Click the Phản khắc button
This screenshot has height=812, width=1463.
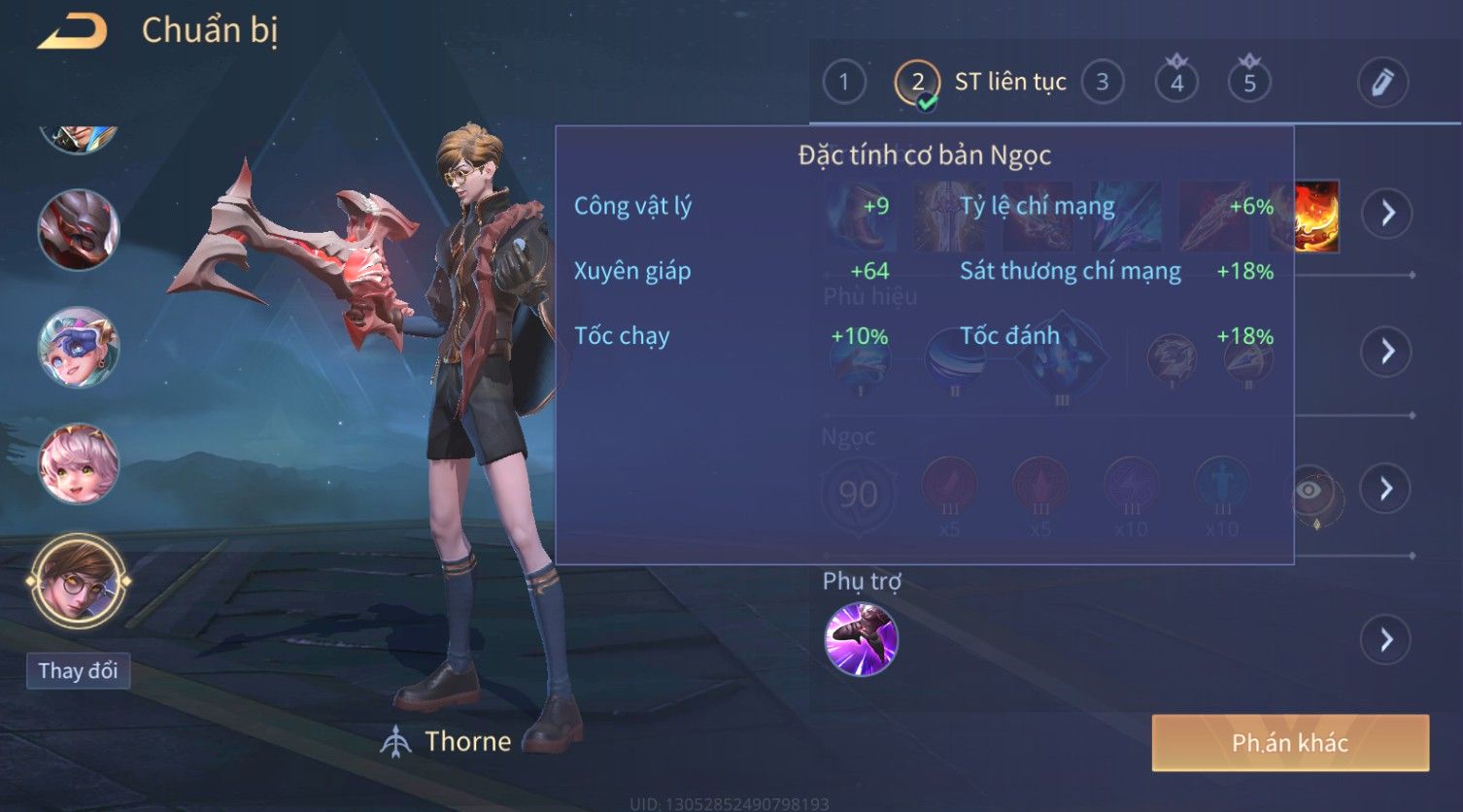coord(1289,743)
